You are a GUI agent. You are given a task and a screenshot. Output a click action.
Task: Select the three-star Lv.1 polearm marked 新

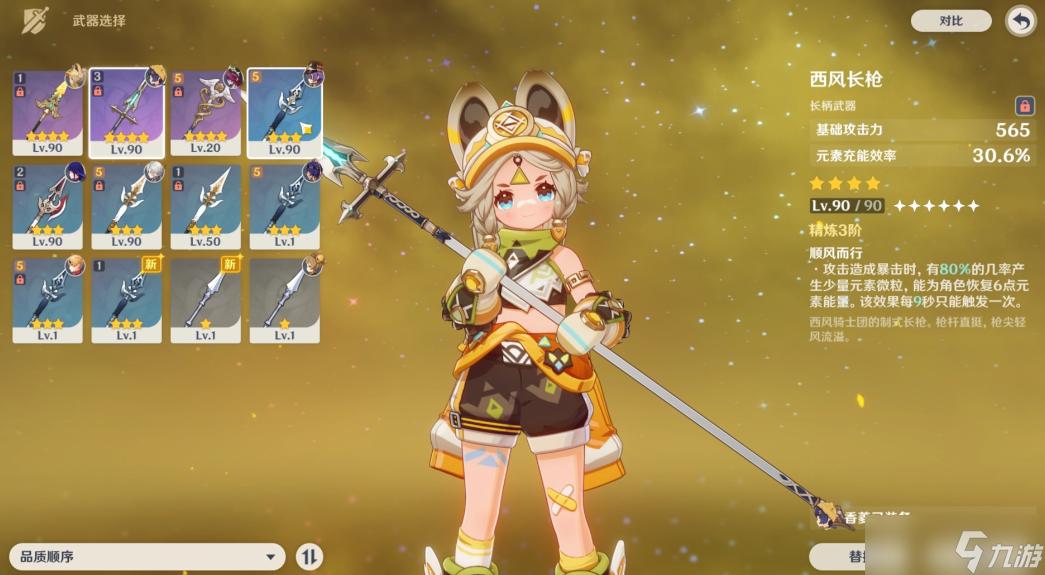[x=126, y=300]
